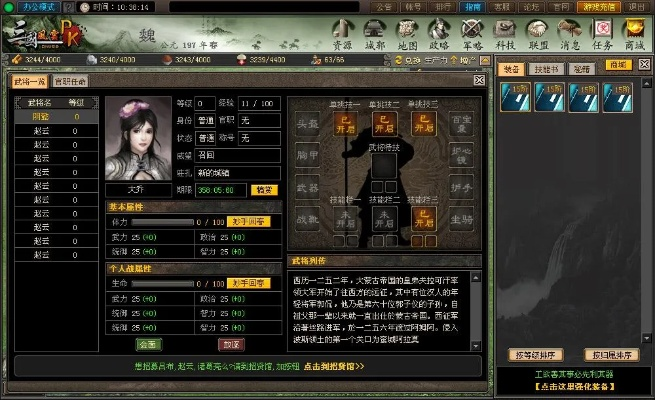The image size is (655, 400).
Task: Click the 游戏充值 recharge button
Action: point(597,6)
